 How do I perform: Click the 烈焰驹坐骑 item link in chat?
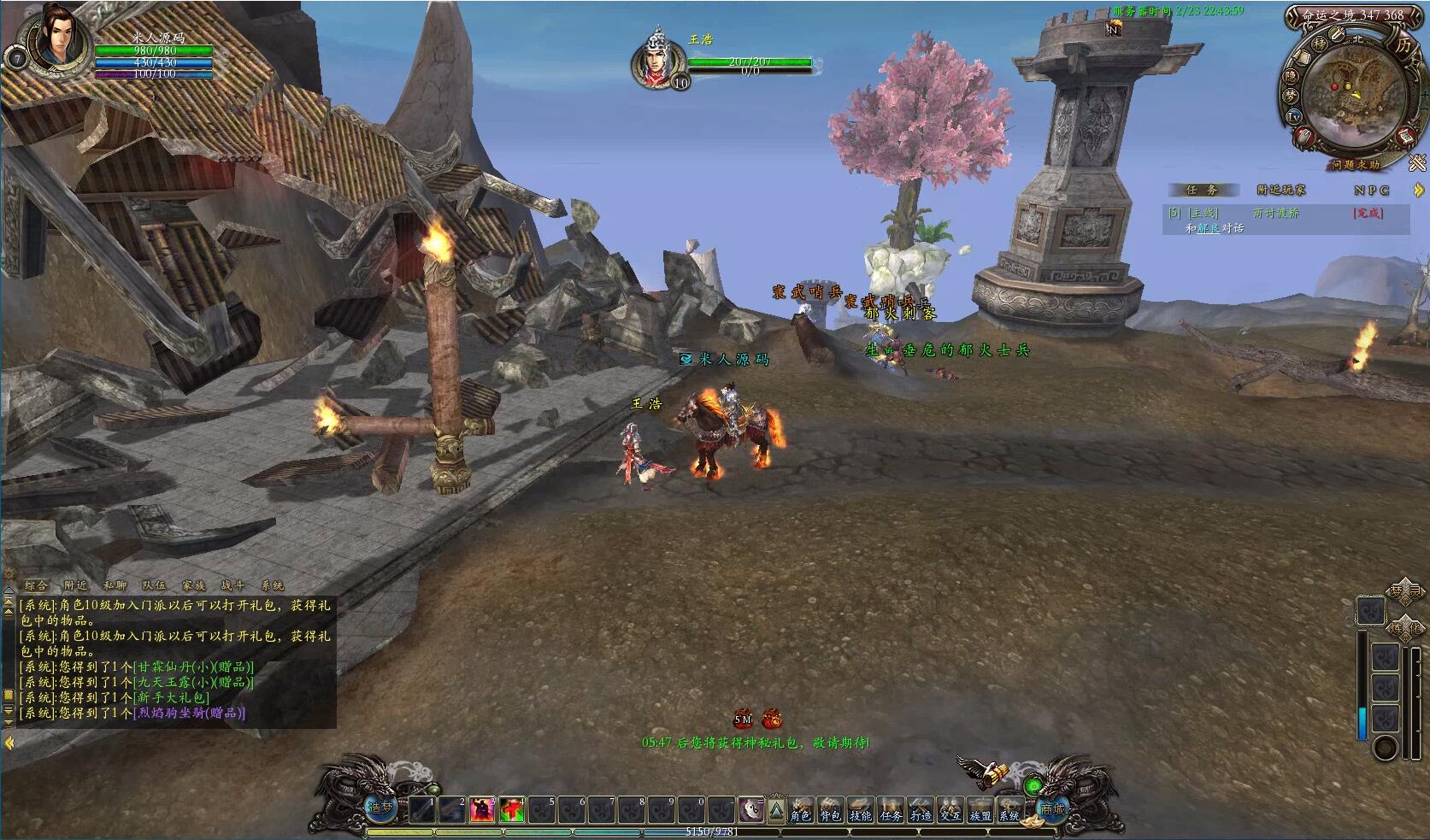point(191,713)
